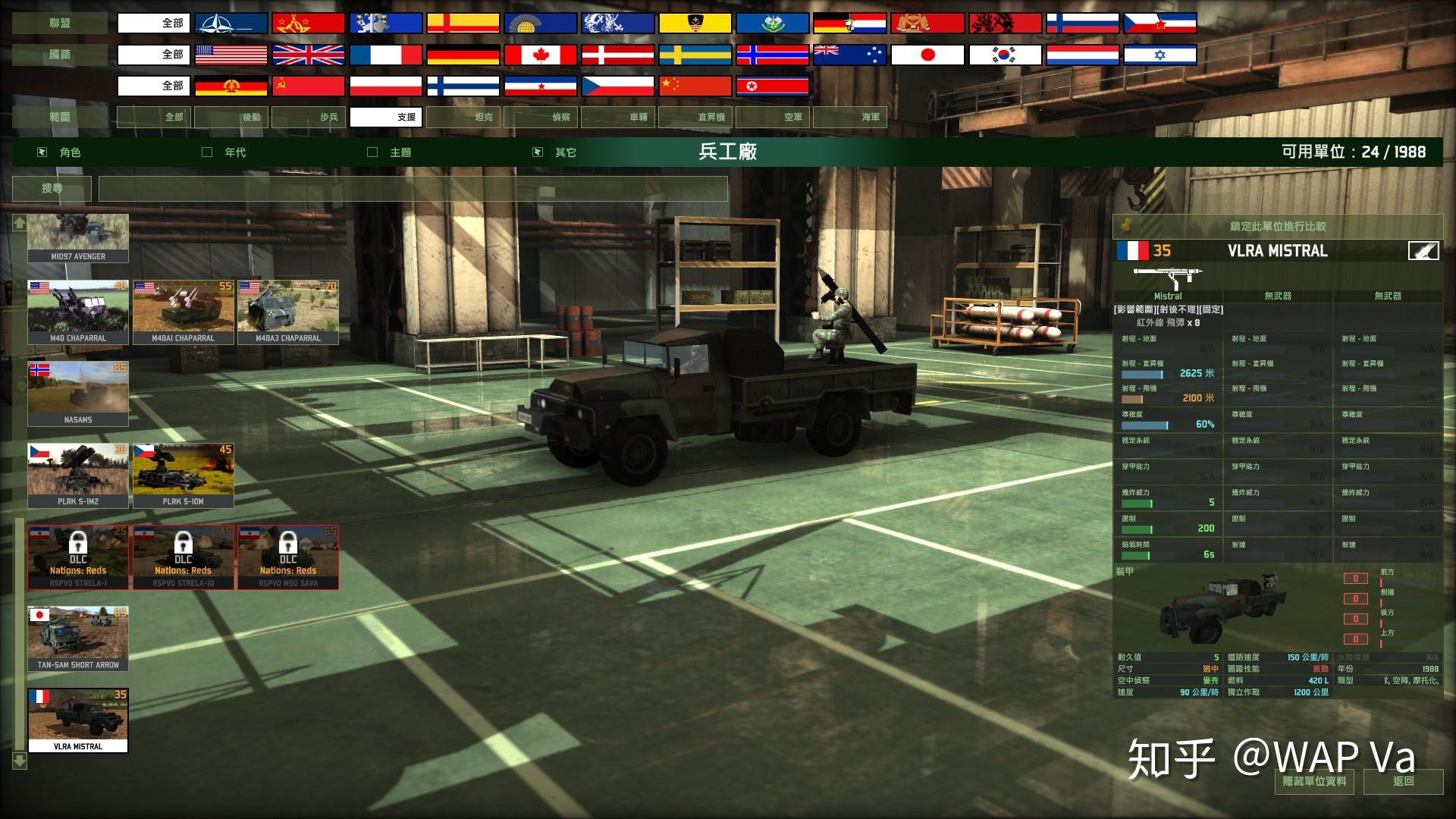1456x819 pixels.
Task: Open the Mistral weapon tab
Action: point(1167,296)
